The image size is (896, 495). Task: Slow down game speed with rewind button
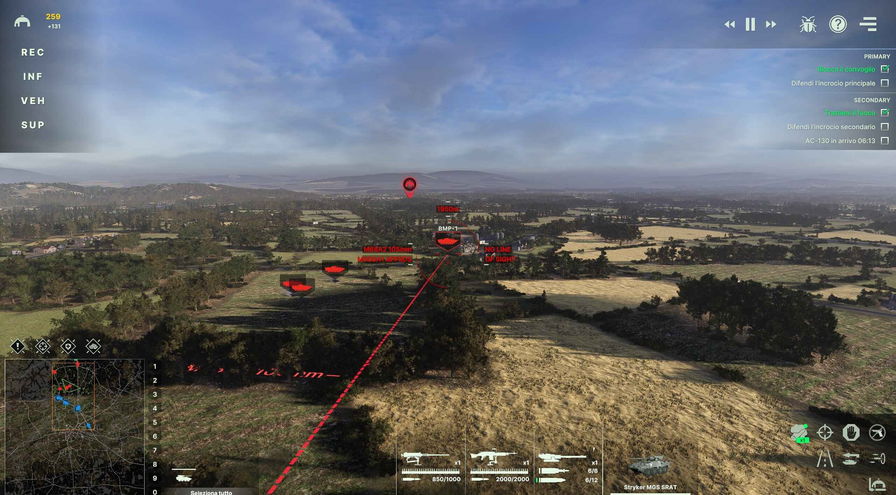pos(730,24)
